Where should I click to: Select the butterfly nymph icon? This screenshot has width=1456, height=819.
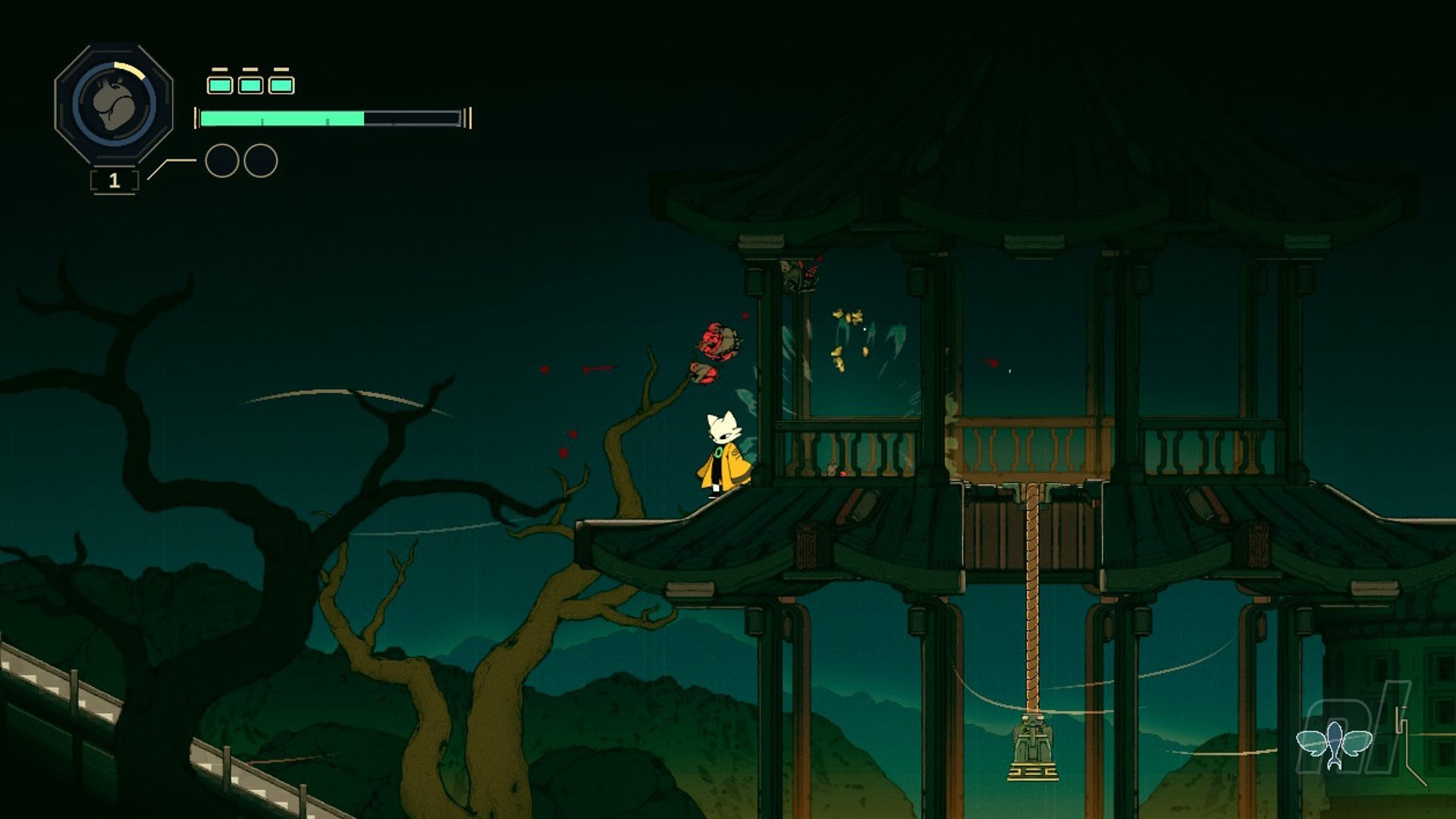point(1334,742)
